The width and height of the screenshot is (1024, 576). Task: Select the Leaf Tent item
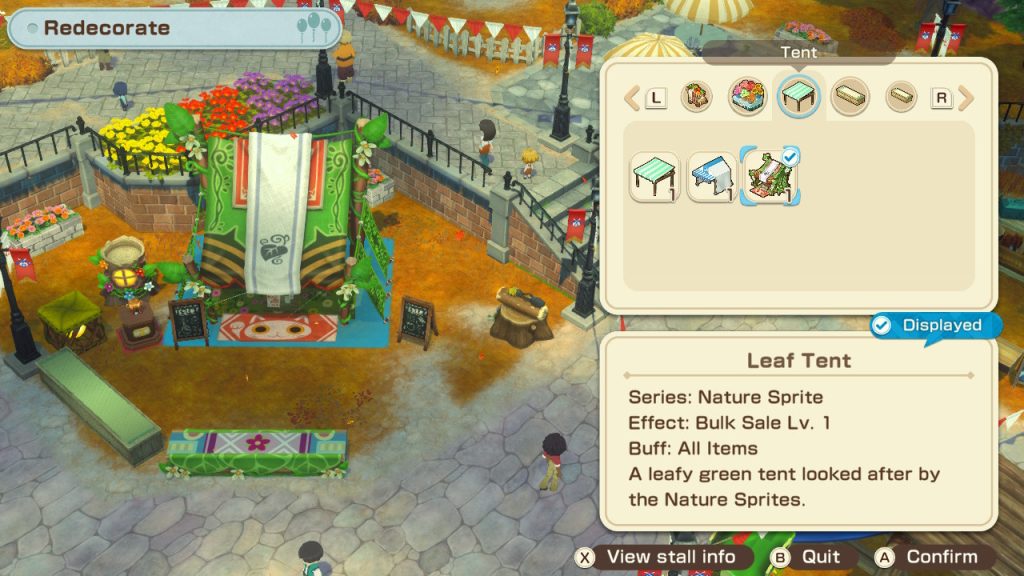coord(768,176)
